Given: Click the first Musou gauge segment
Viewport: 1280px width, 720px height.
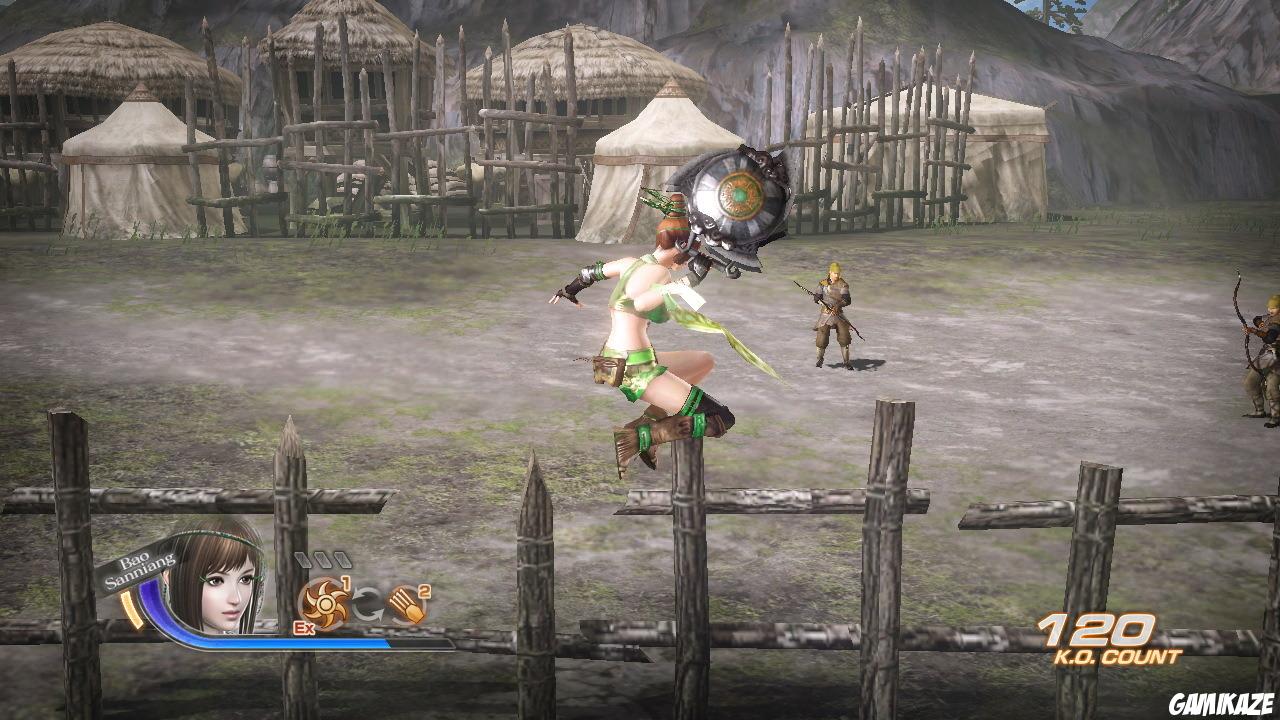Looking at the screenshot, I should click(x=305, y=559).
